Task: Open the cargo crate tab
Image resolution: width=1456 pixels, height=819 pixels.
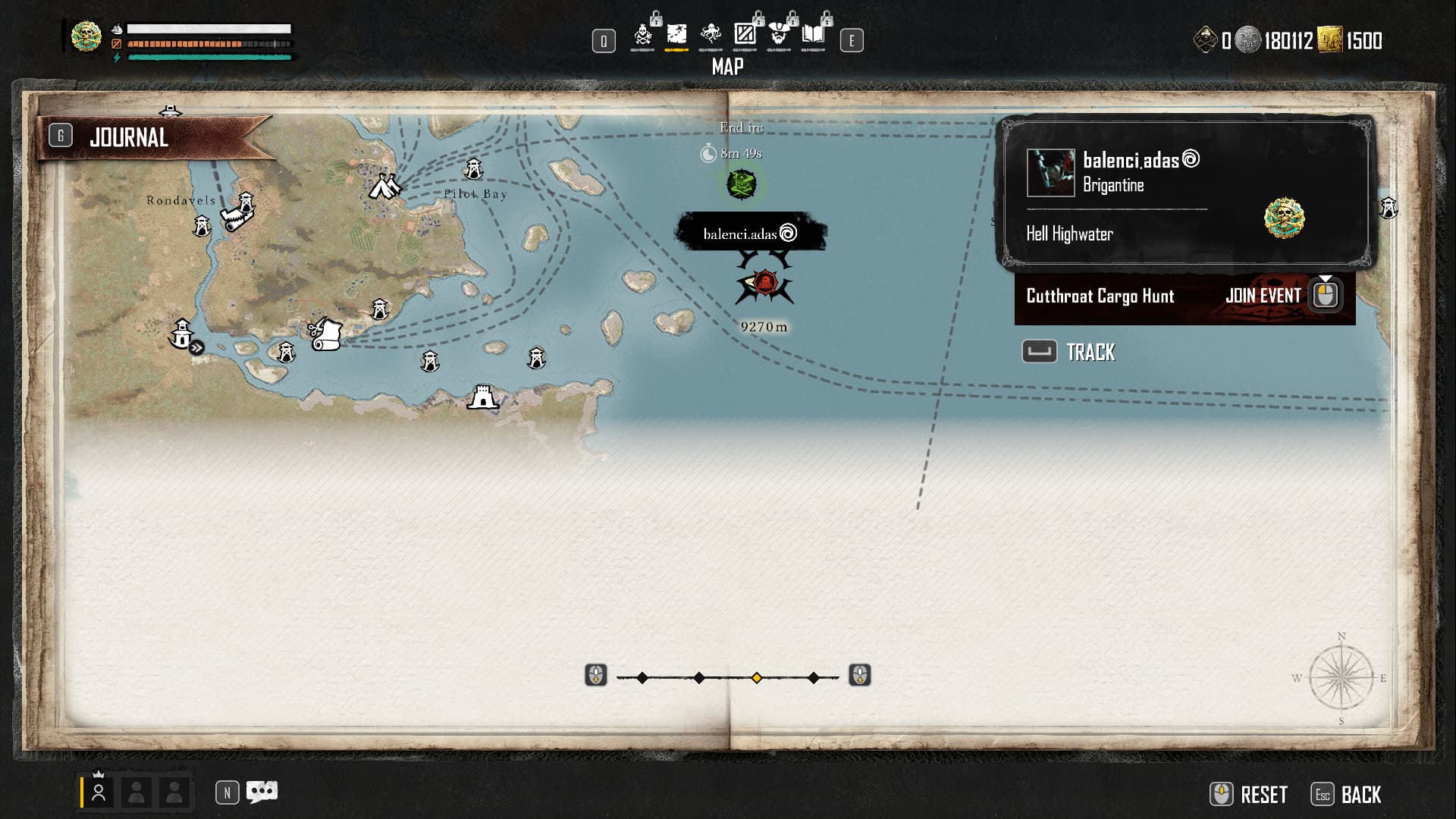Action: (745, 34)
